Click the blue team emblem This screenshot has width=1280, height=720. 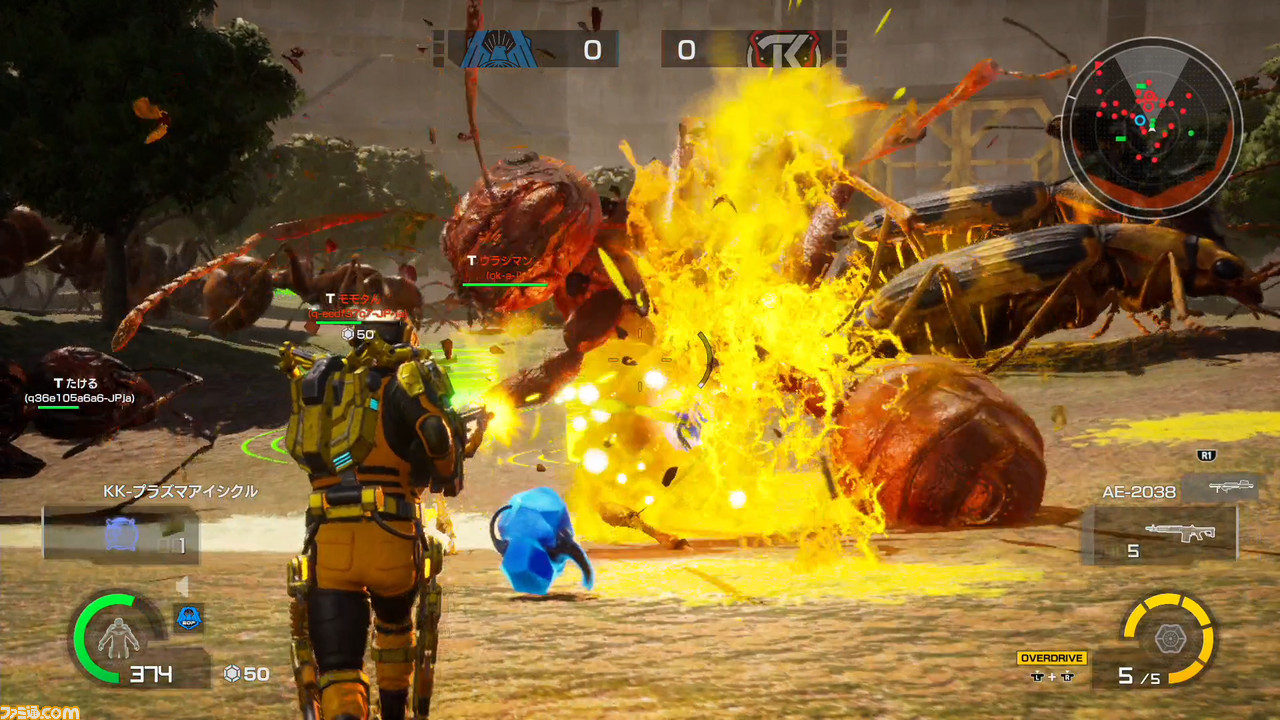[498, 50]
